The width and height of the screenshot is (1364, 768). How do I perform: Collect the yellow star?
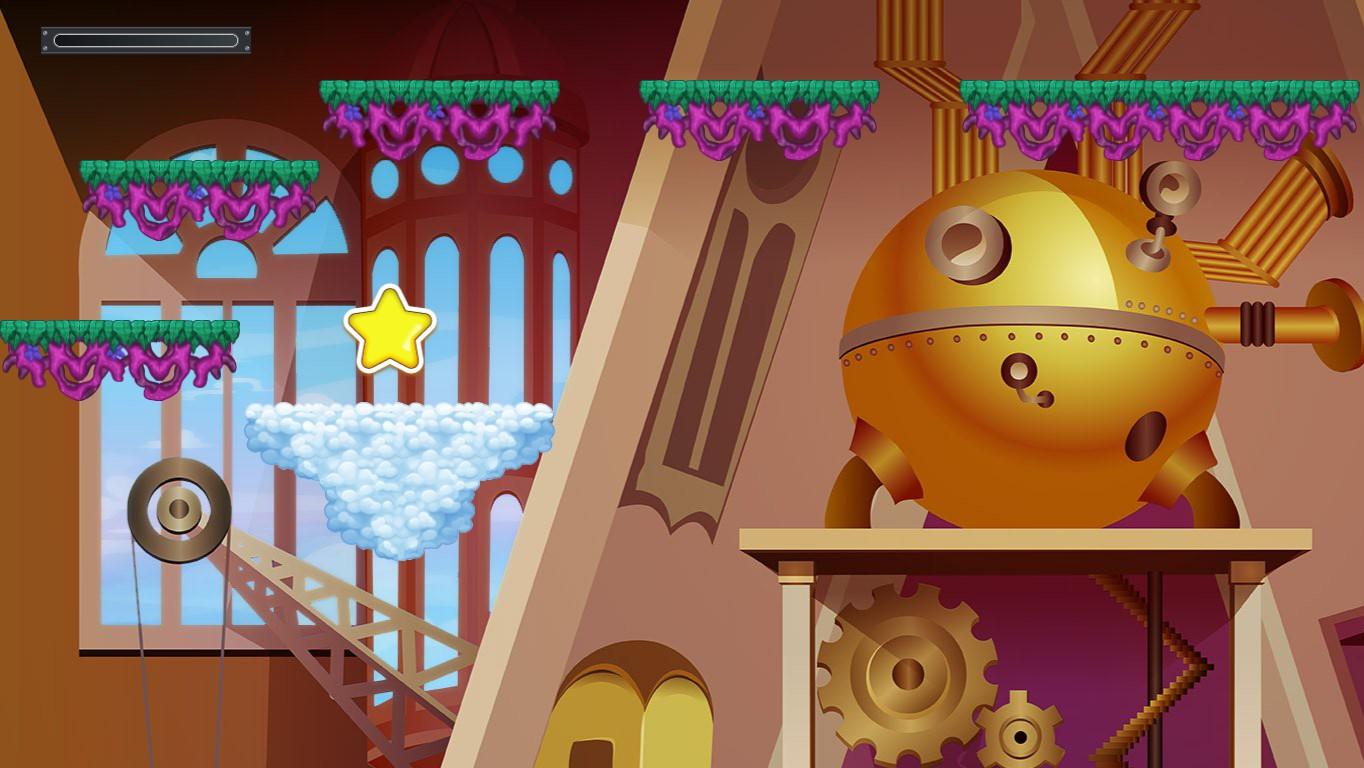(x=388, y=329)
